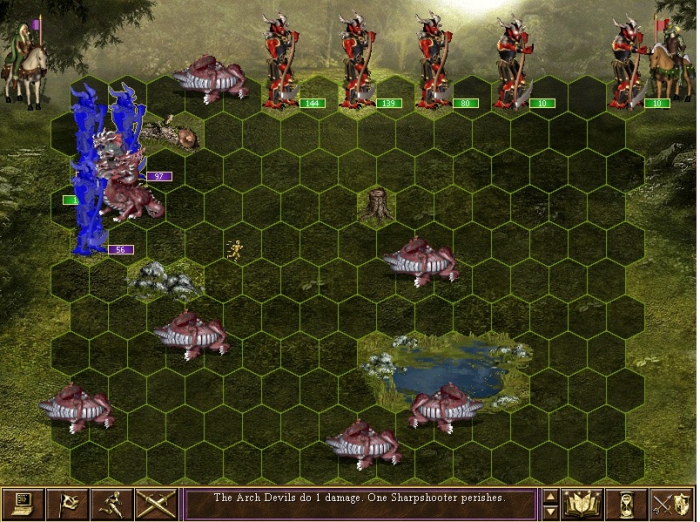Toggle auto-combat with the crossed swords

point(157,503)
